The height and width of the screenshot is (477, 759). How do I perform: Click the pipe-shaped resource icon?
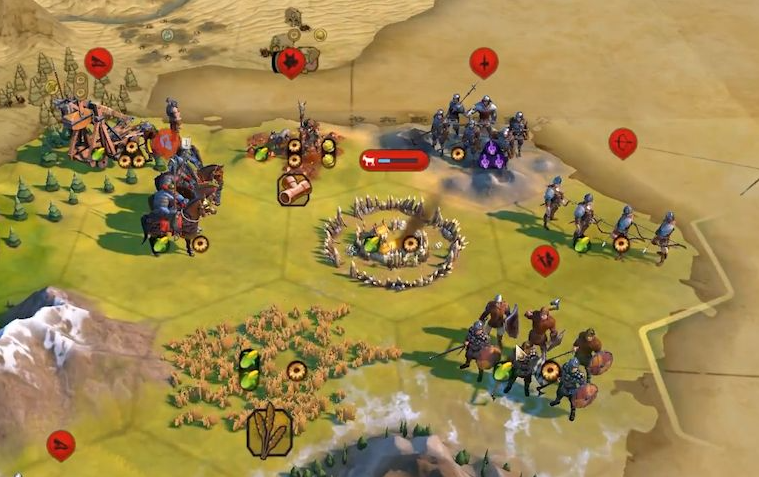click(294, 188)
